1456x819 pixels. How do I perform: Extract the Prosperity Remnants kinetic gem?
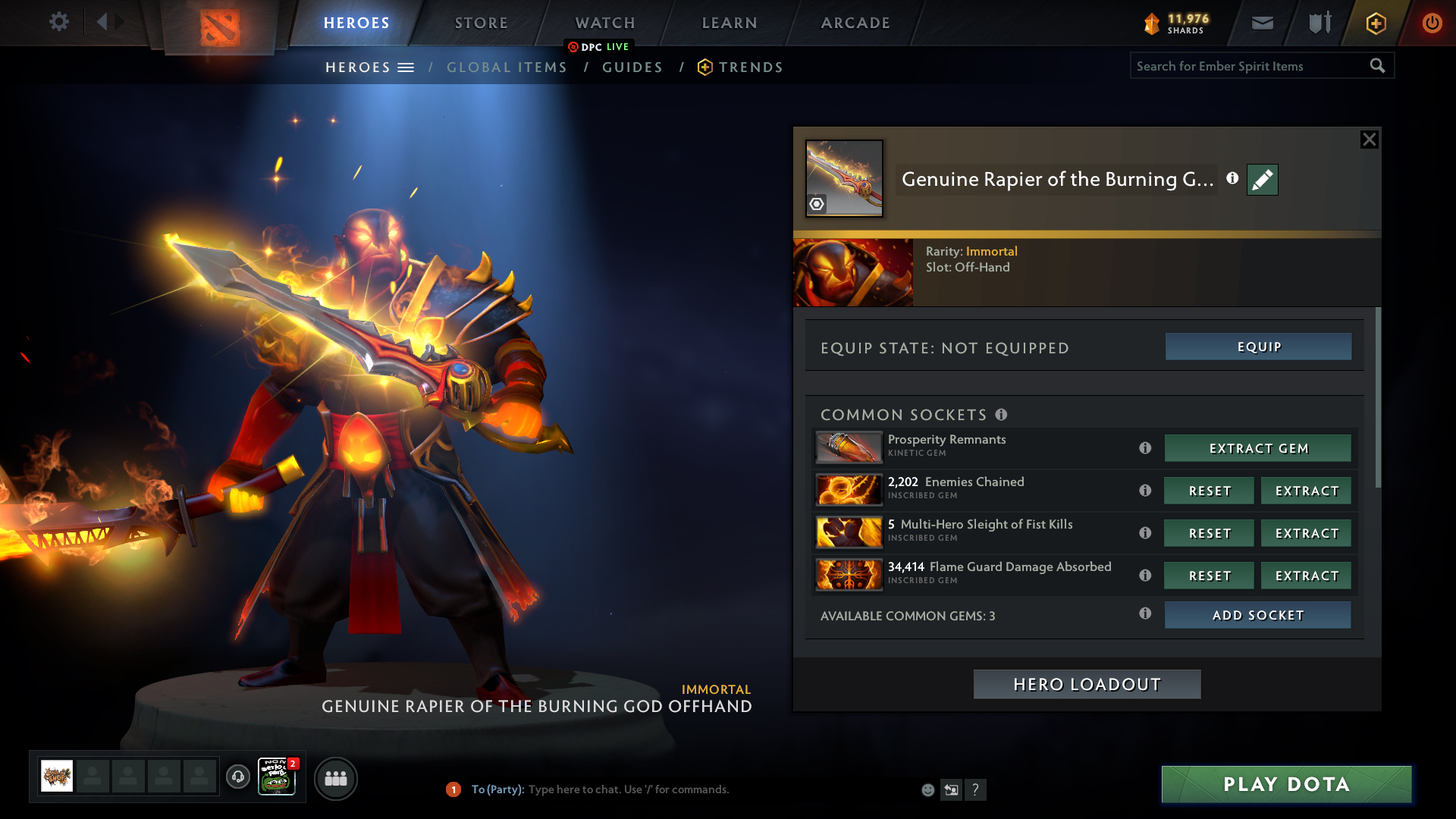point(1257,448)
